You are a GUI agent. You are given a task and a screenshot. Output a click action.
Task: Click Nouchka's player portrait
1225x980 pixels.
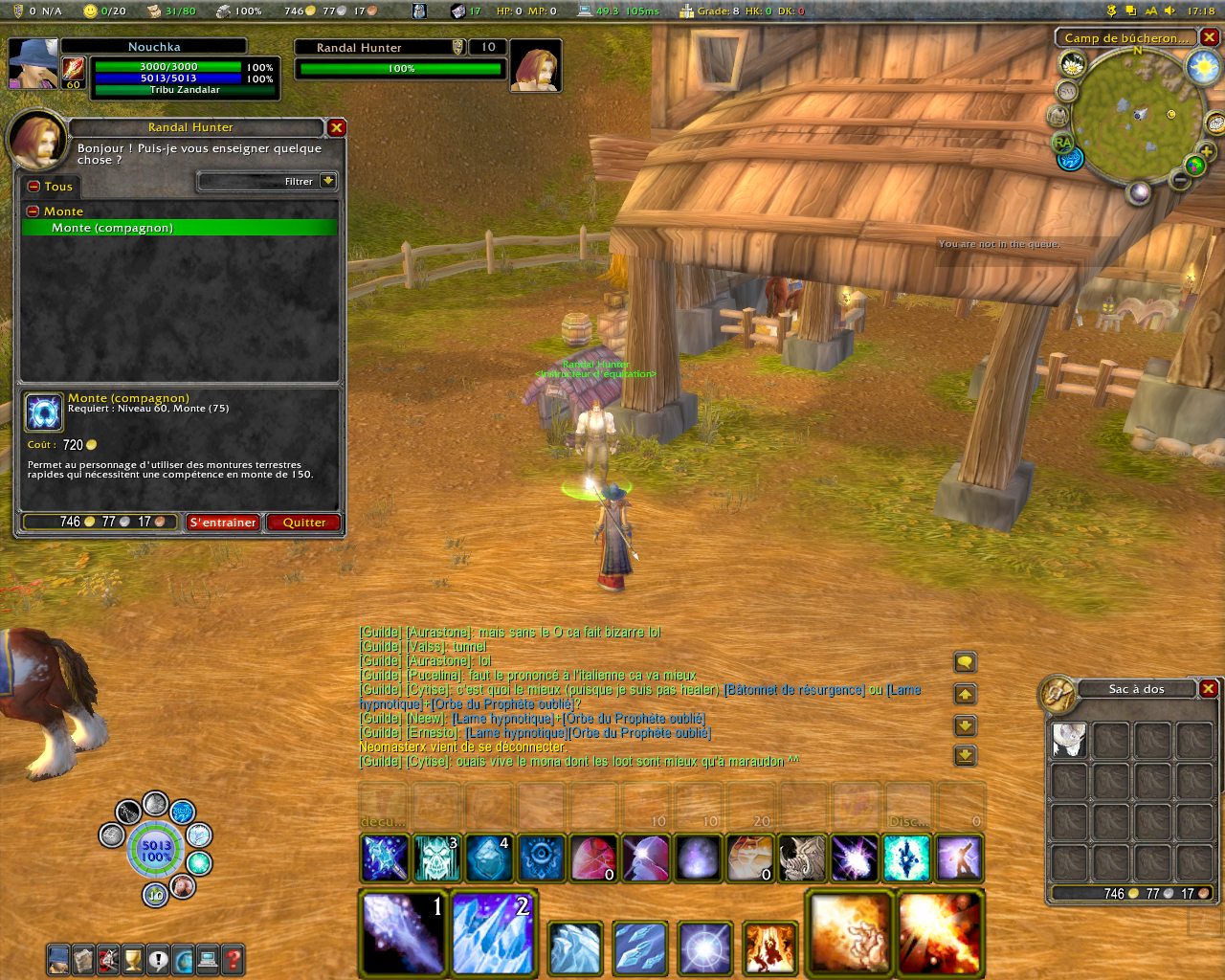[x=33, y=63]
